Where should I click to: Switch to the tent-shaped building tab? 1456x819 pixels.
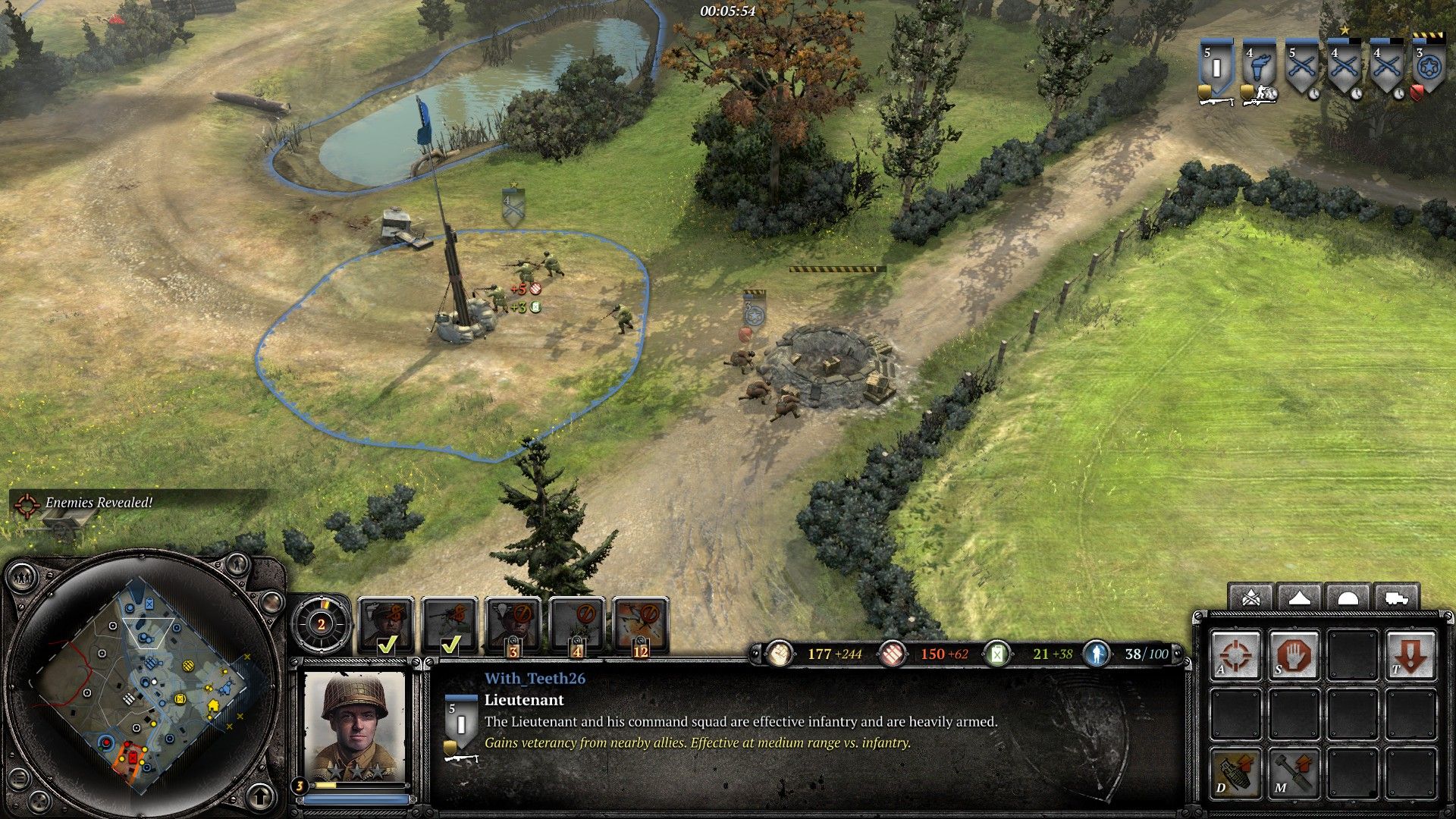(x=1299, y=598)
